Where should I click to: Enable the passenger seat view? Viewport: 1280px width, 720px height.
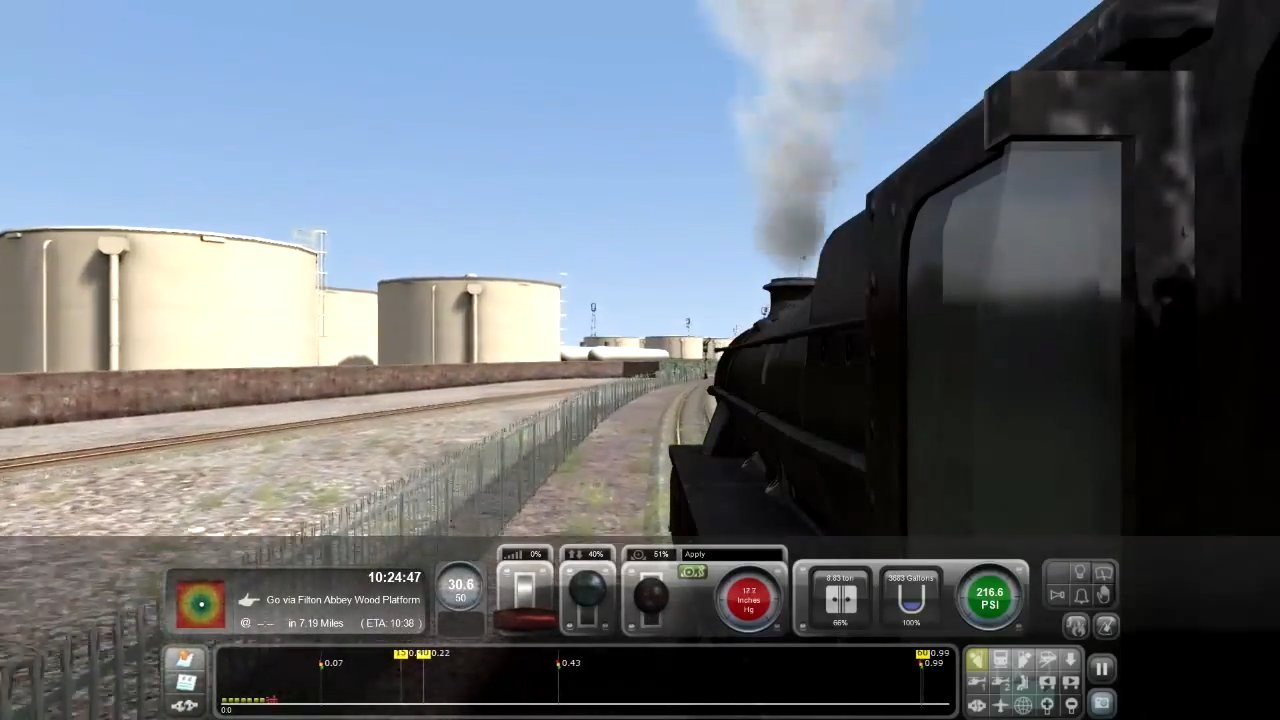[x=1021, y=682]
